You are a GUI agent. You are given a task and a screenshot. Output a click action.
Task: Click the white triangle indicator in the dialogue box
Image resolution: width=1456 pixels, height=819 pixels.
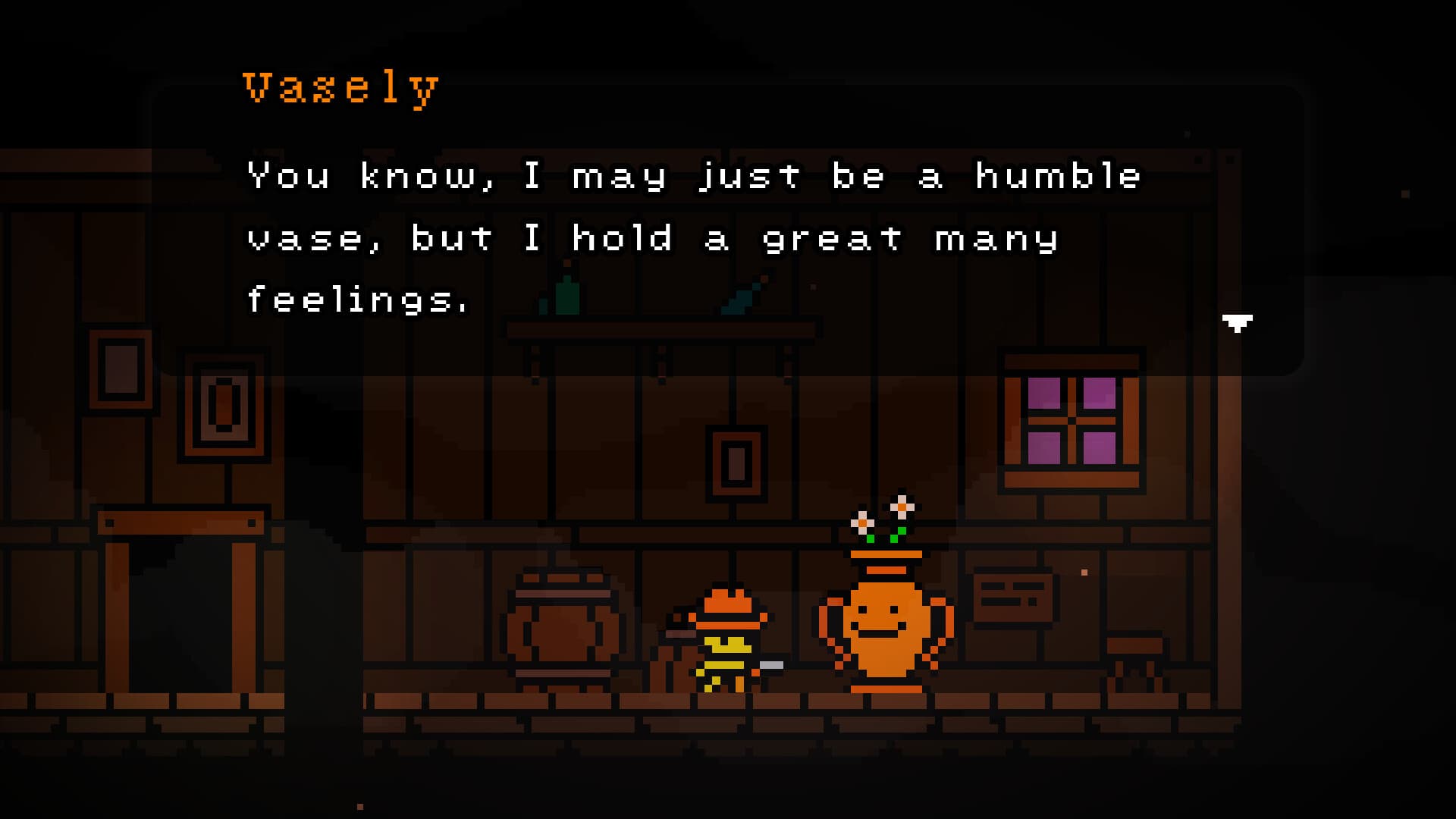point(1236,322)
